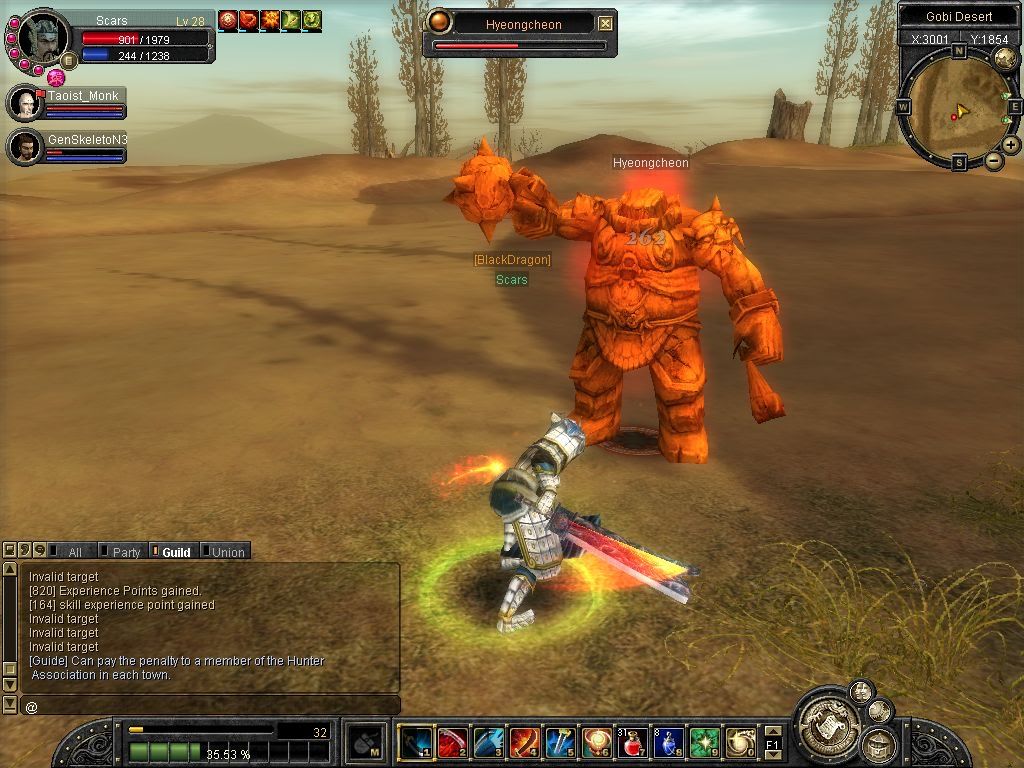Select the Guild chat tab
Image resolution: width=1024 pixels, height=768 pixels.
point(172,552)
